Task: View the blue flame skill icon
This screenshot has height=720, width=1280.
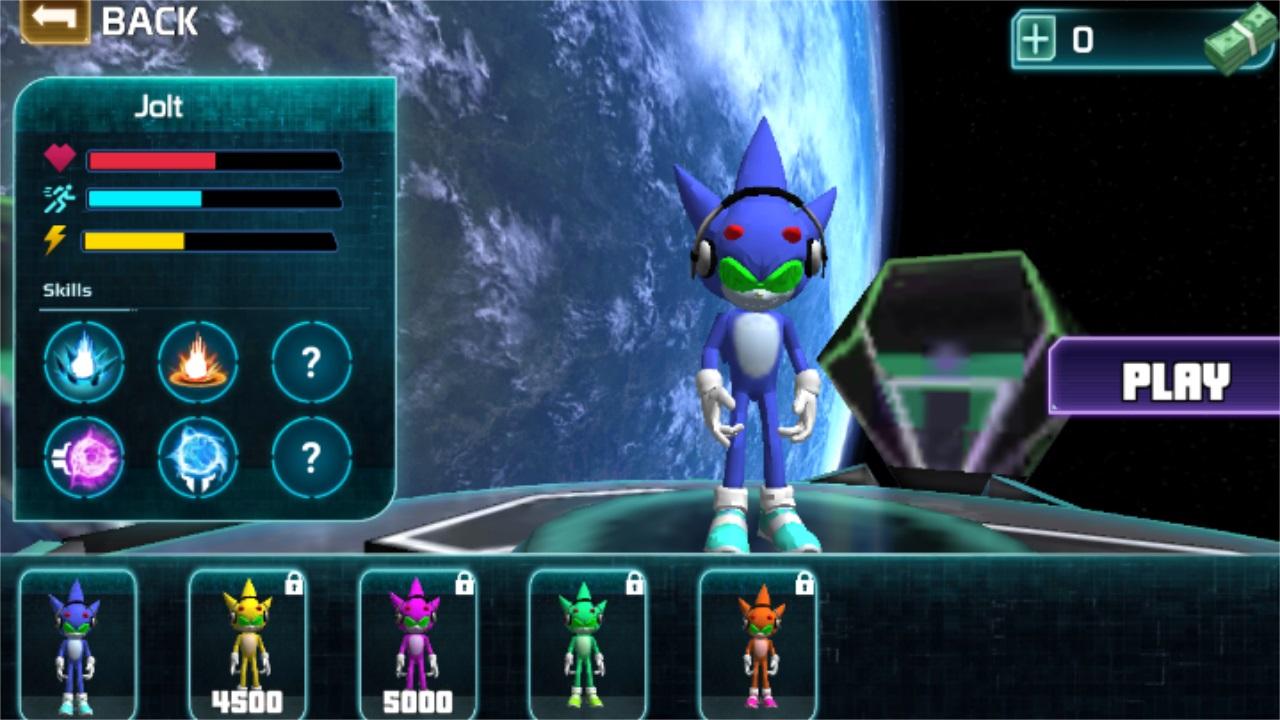Action: [x=84, y=362]
